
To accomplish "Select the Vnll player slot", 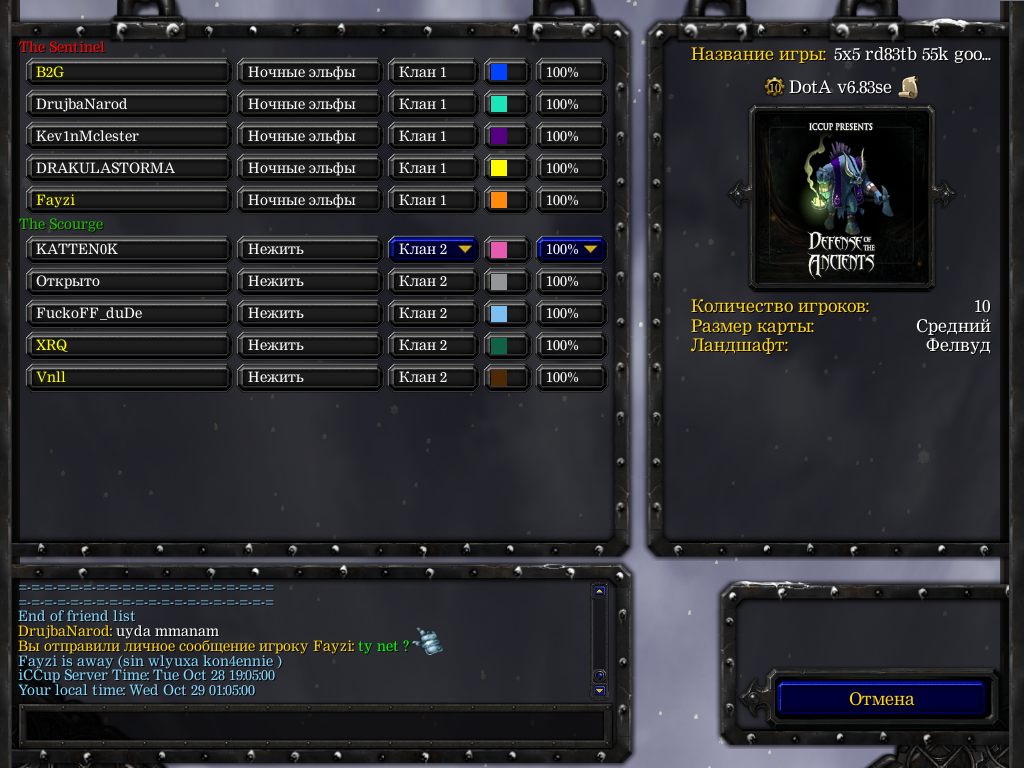I will (x=128, y=377).
